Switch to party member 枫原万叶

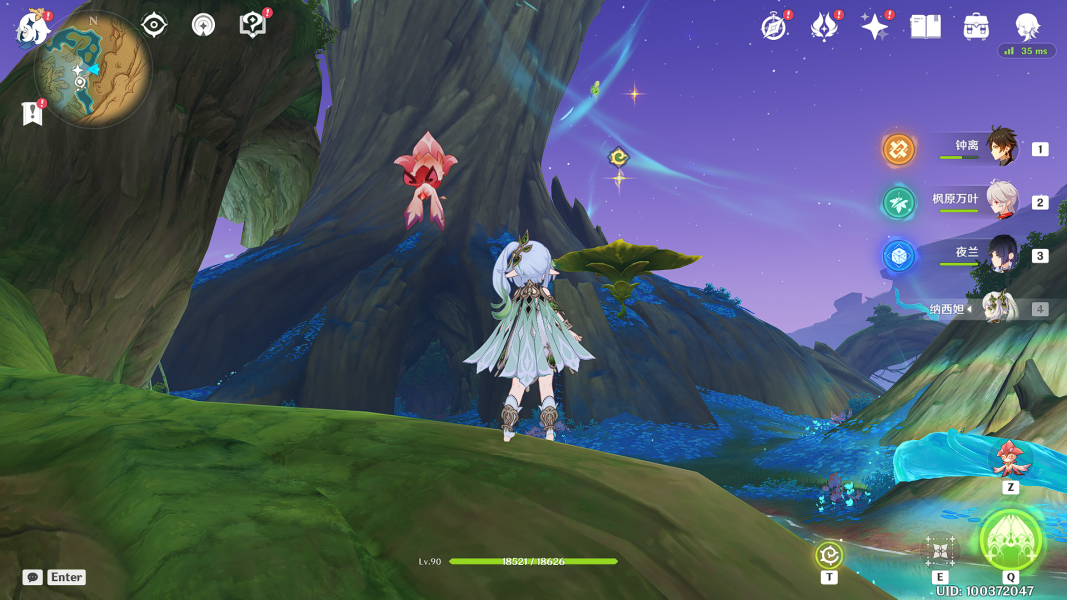[1002, 201]
